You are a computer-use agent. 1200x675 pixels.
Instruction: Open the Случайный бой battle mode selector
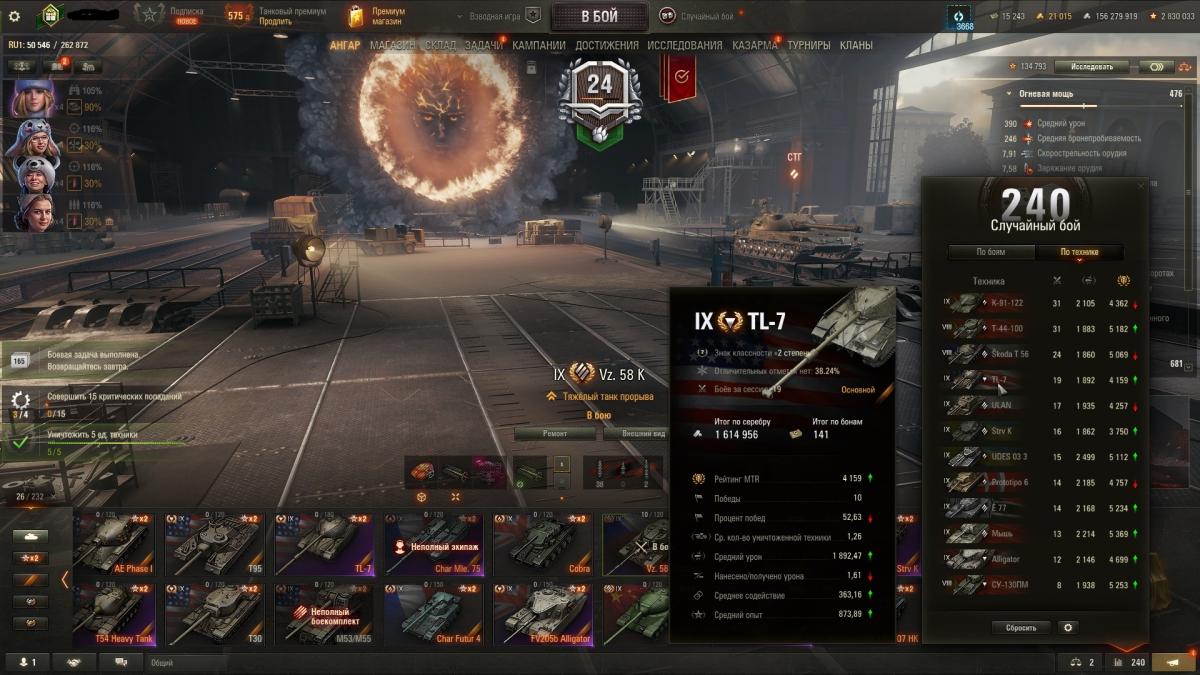(700, 16)
